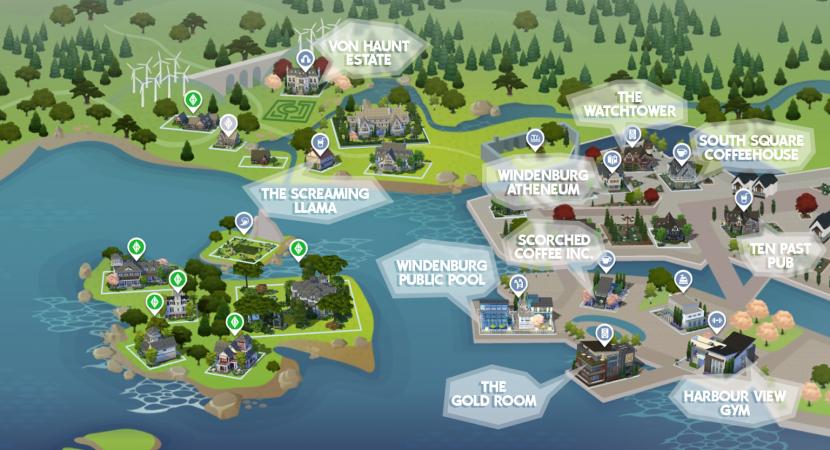Click The Screaming Llama bar pin
The width and height of the screenshot is (830, 450).
point(320,143)
